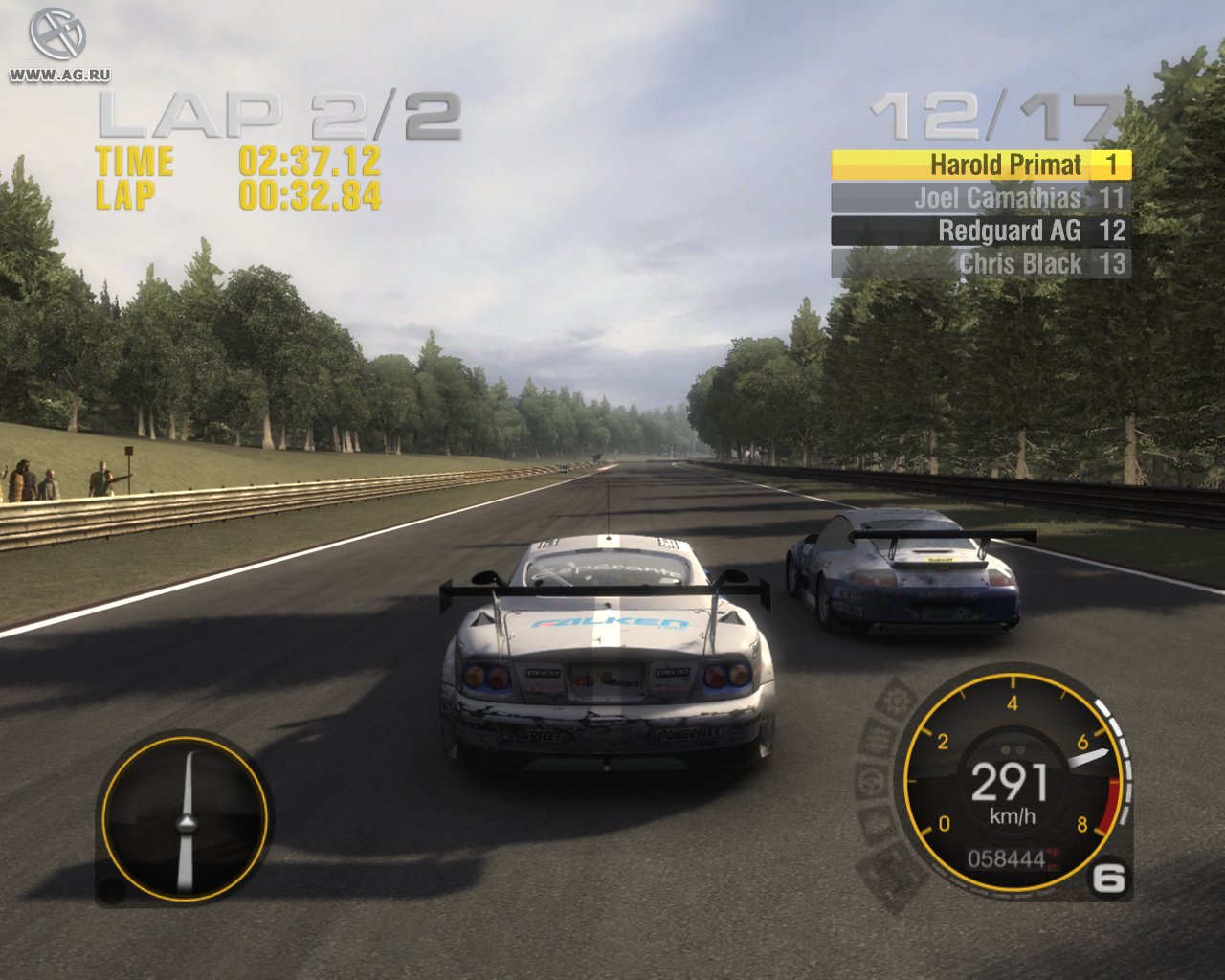The height and width of the screenshot is (980, 1225).
Task: Toggle the Redguard AG position row
Action: 979,231
